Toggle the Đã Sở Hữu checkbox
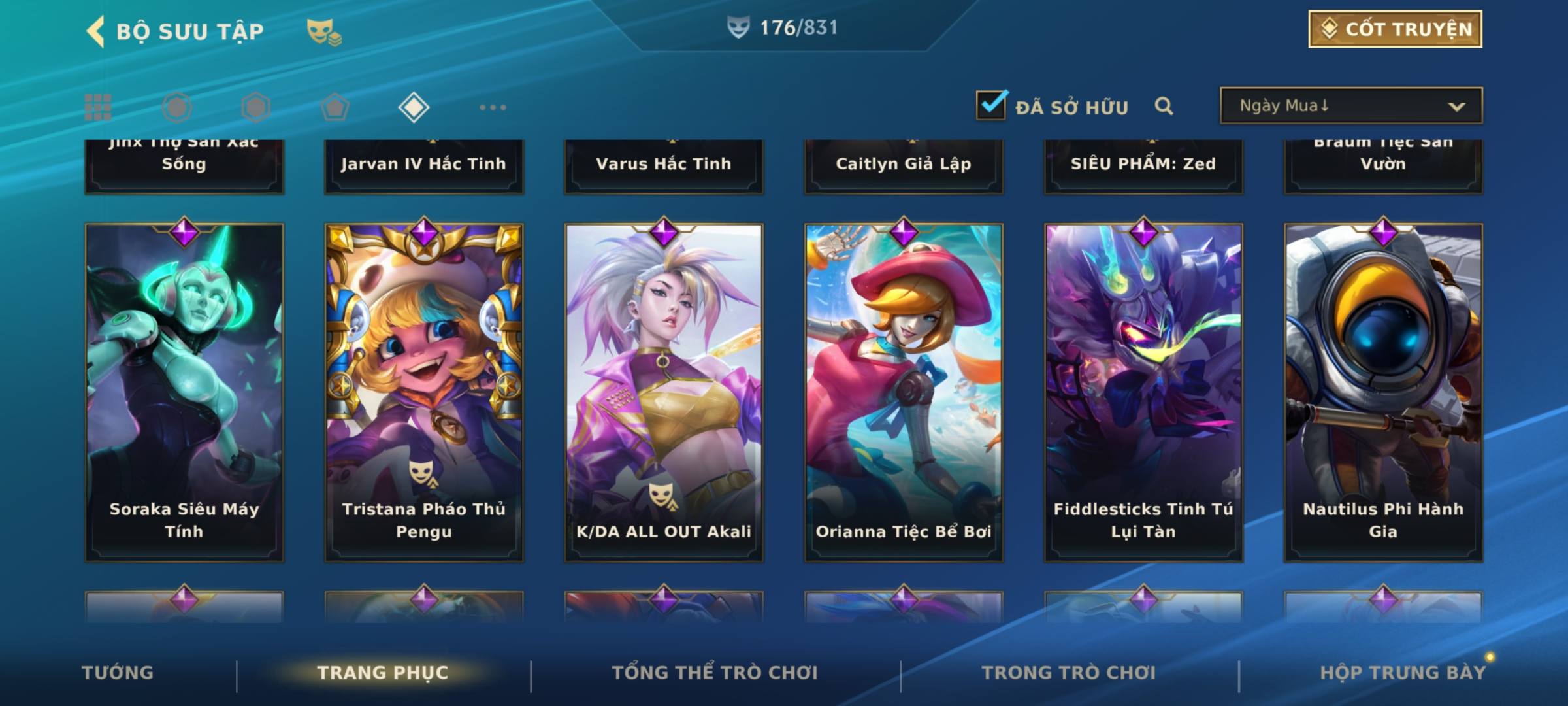Image resolution: width=1568 pixels, height=706 pixels. (991, 105)
